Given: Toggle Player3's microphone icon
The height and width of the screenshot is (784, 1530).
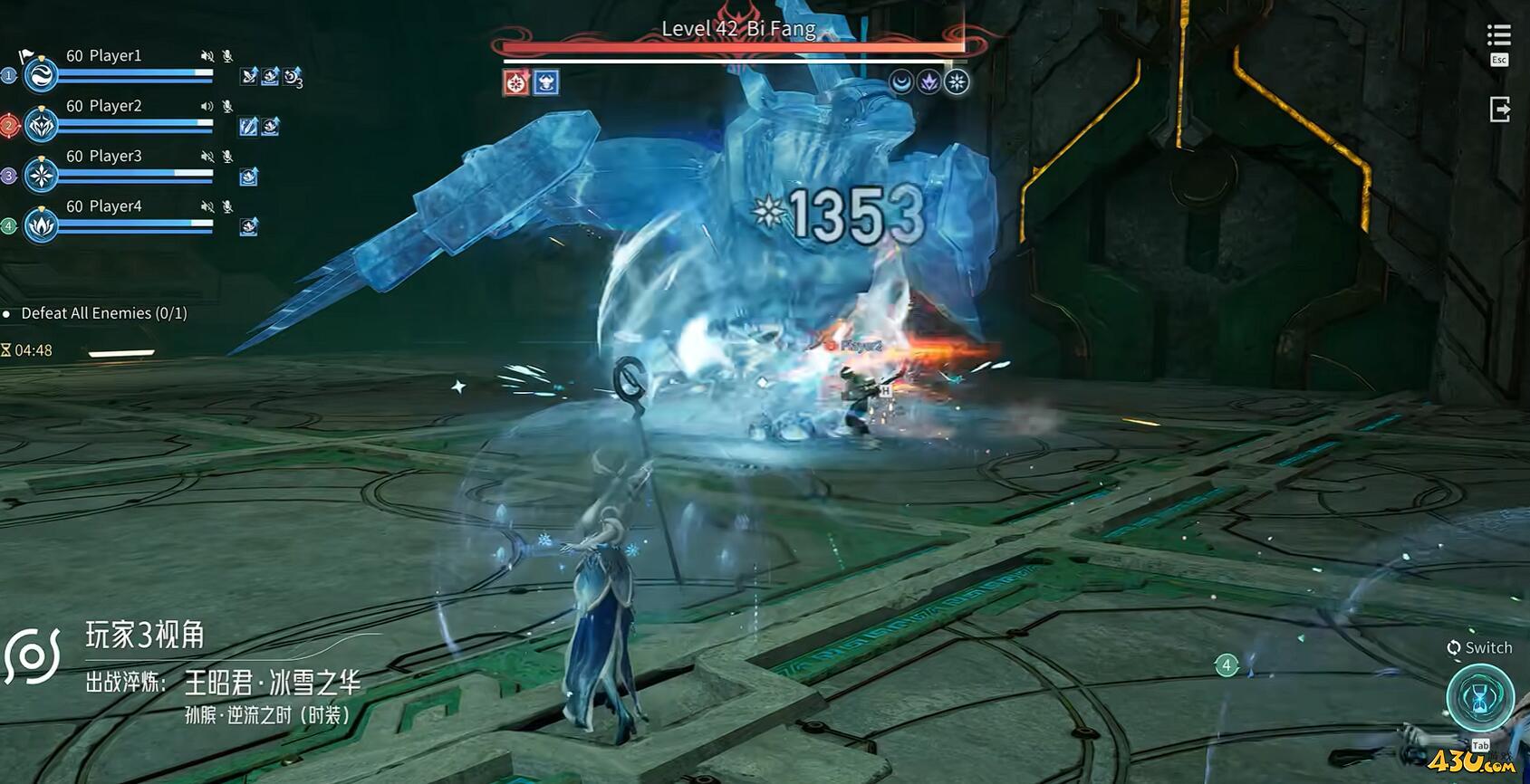Looking at the screenshot, I should [227, 157].
